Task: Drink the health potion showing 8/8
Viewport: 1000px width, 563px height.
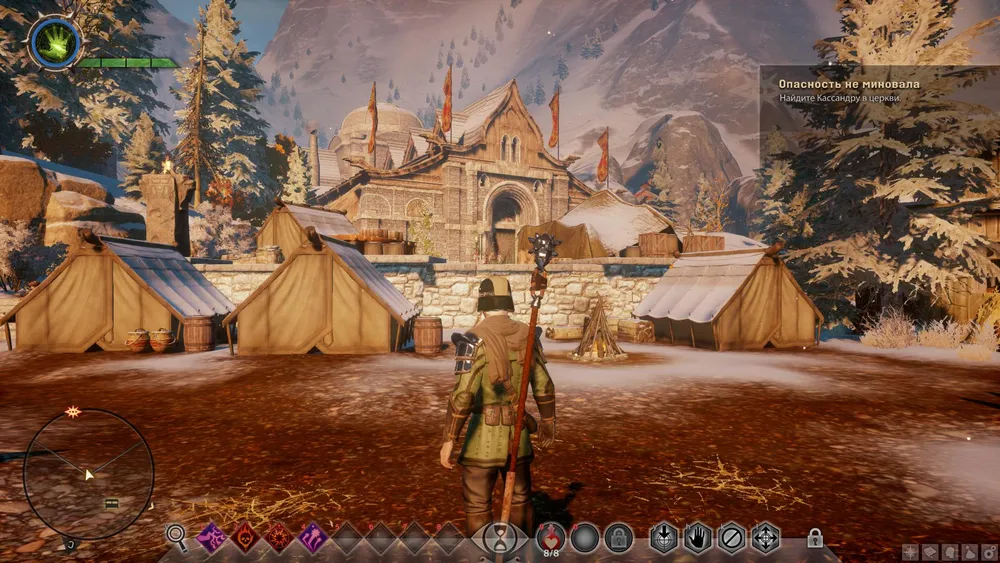Action: pos(551,537)
